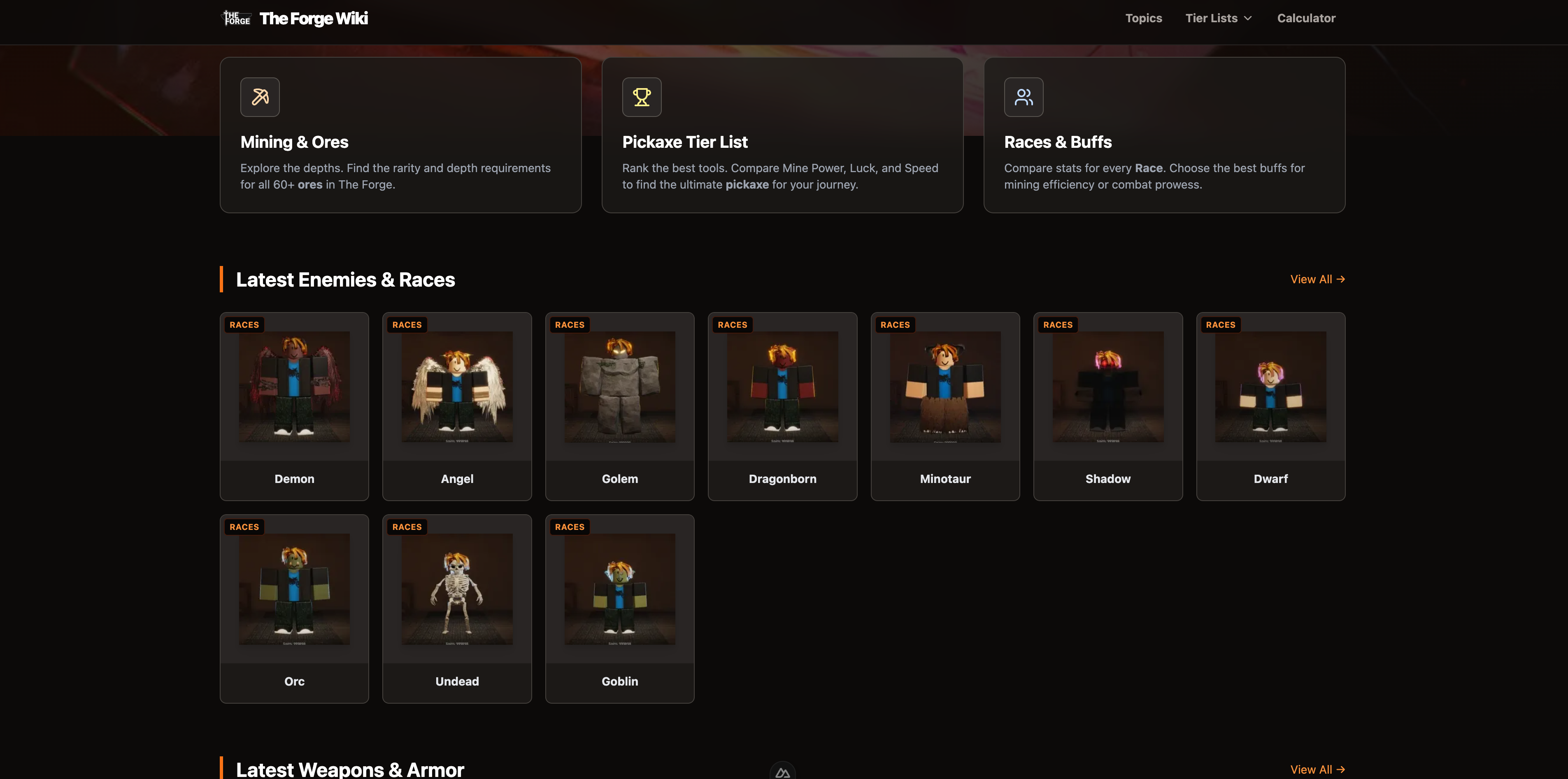Navigate to the Calculator page
The image size is (1568, 779).
pyautogui.click(x=1306, y=18)
